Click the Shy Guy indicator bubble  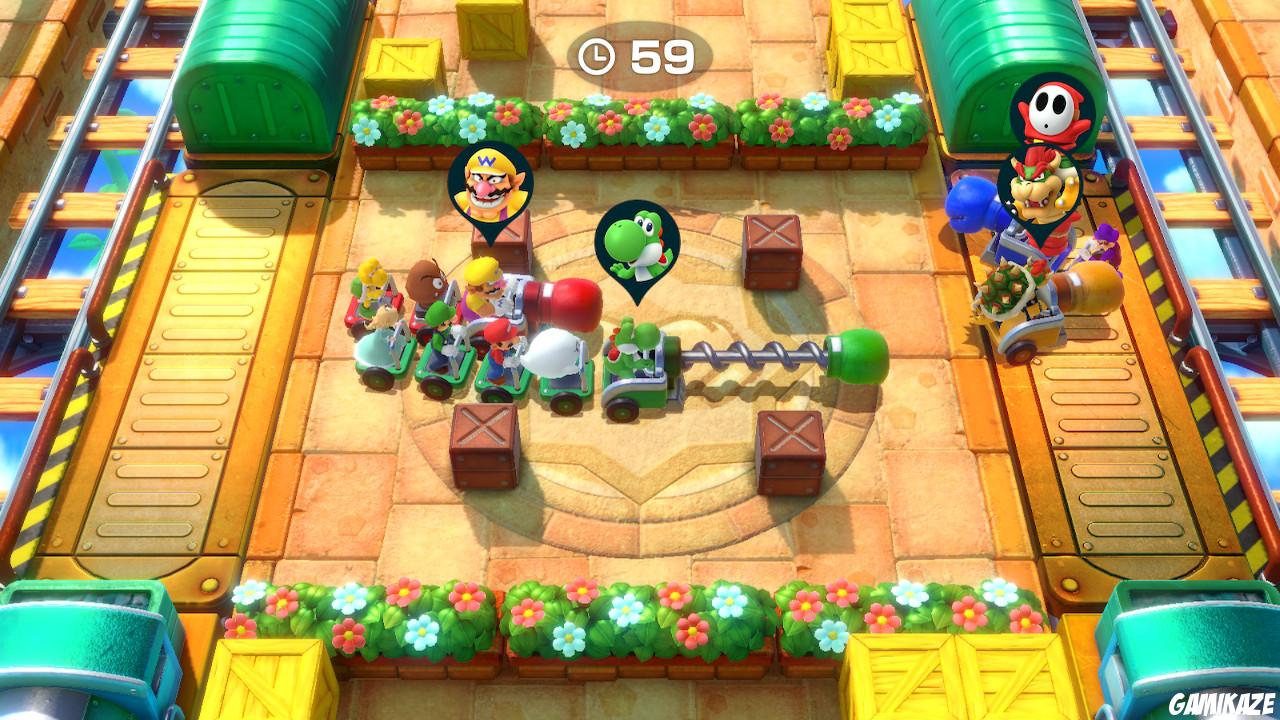click(1051, 107)
